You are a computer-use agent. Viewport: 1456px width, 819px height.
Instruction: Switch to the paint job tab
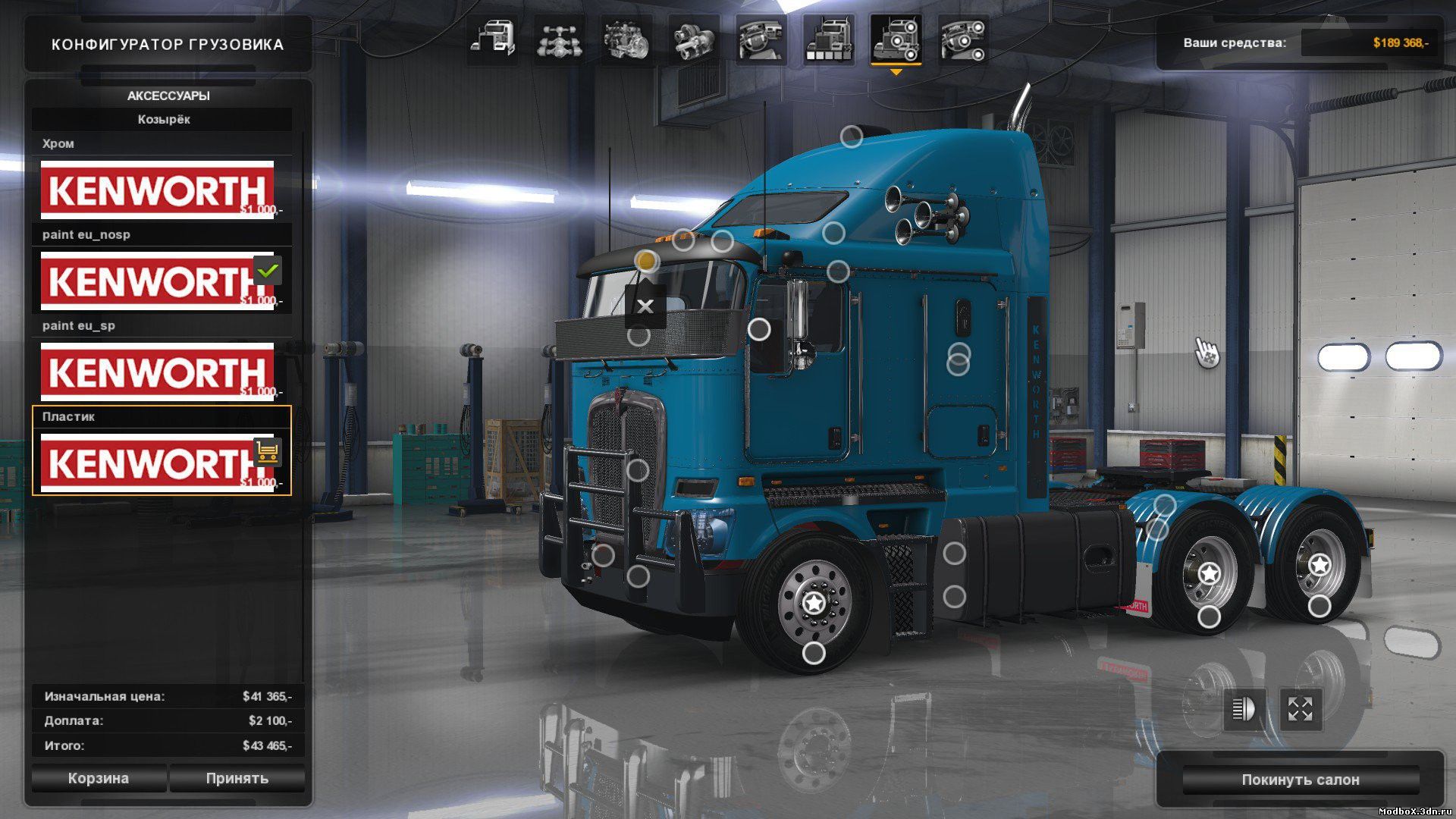pos(828,39)
